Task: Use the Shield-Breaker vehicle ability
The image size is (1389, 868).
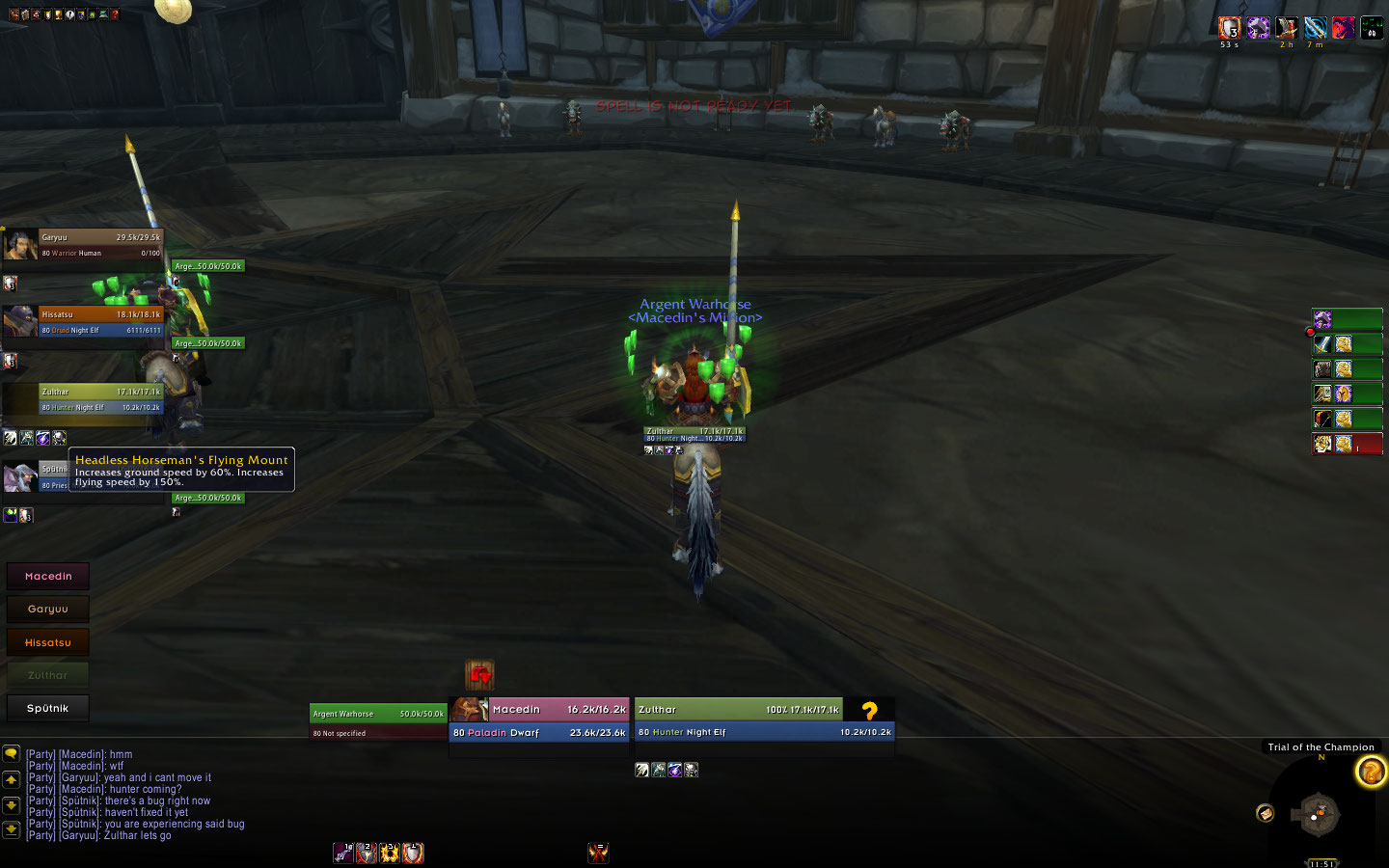Action: tap(367, 853)
